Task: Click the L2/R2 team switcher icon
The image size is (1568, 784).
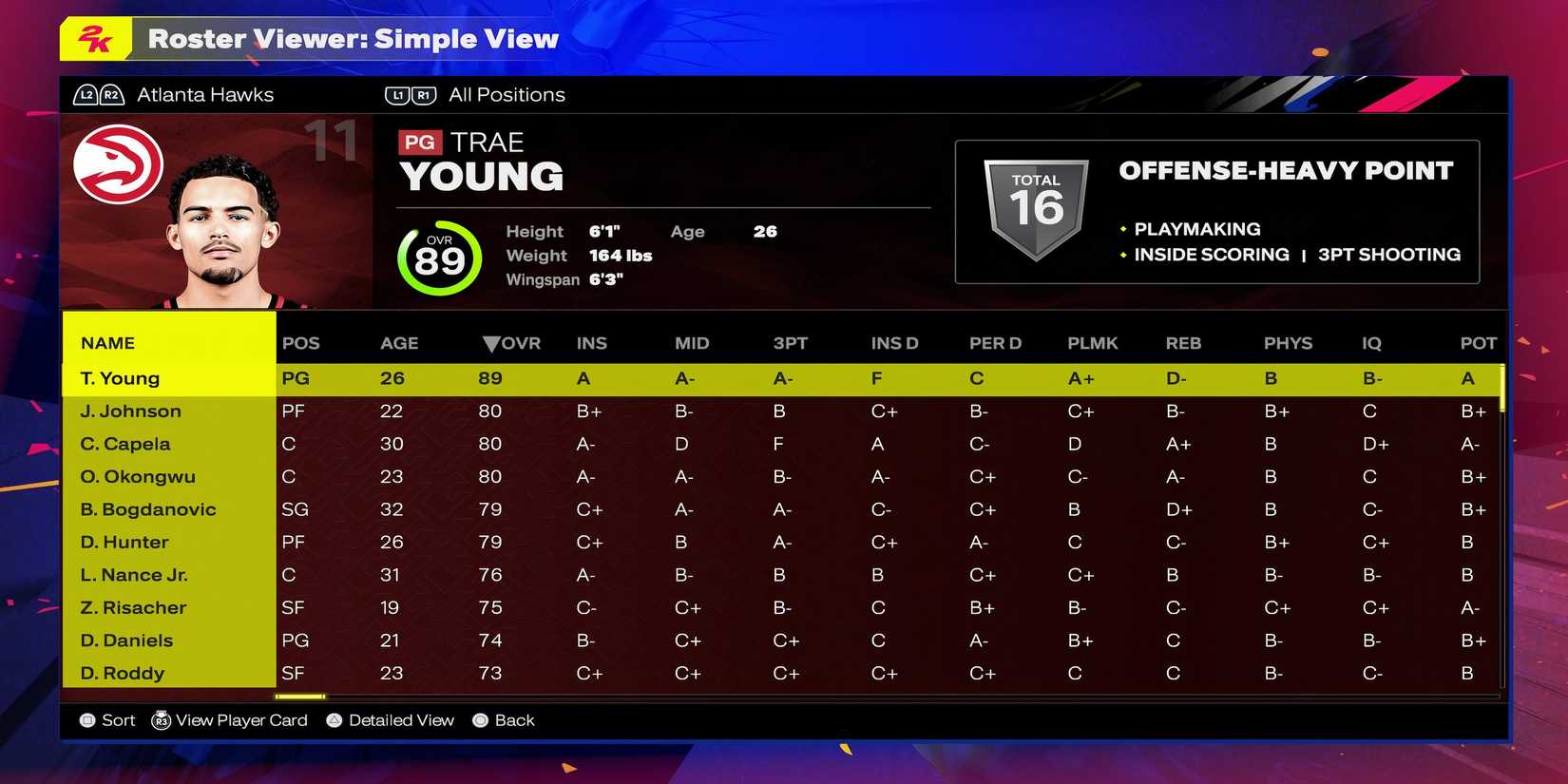Action: pos(98,94)
